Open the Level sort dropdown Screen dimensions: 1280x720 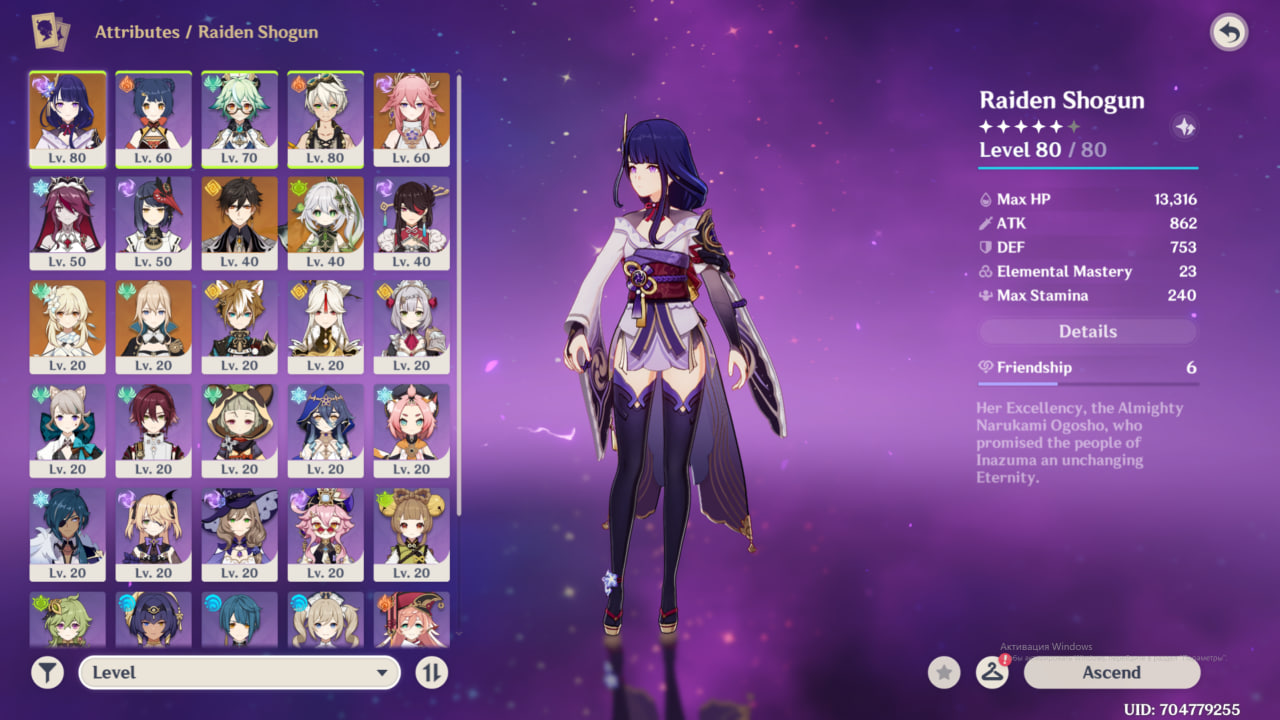click(239, 673)
